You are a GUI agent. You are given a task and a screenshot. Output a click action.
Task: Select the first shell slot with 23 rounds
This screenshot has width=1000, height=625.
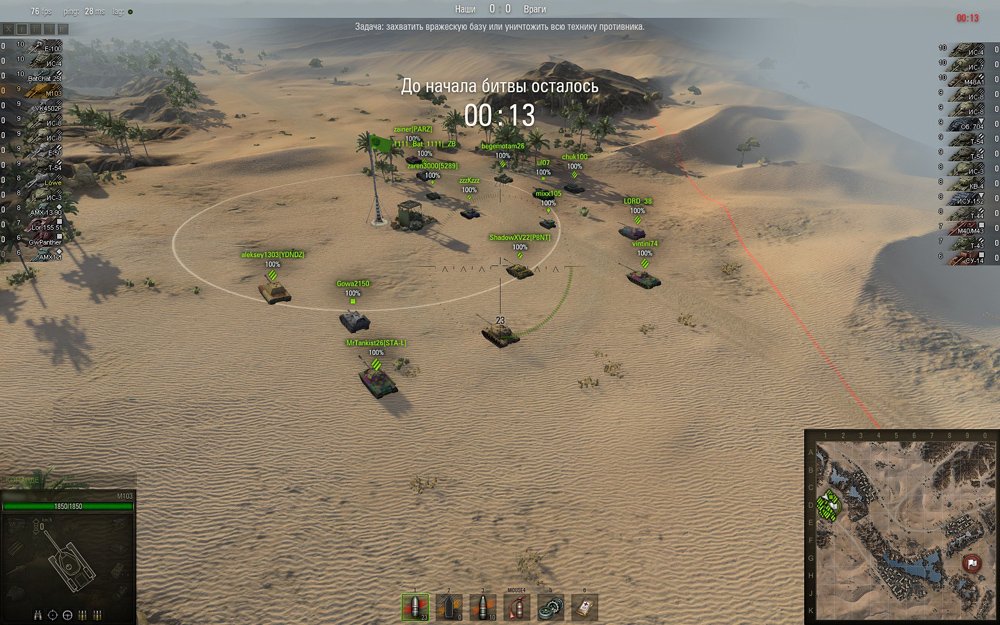(x=415, y=606)
